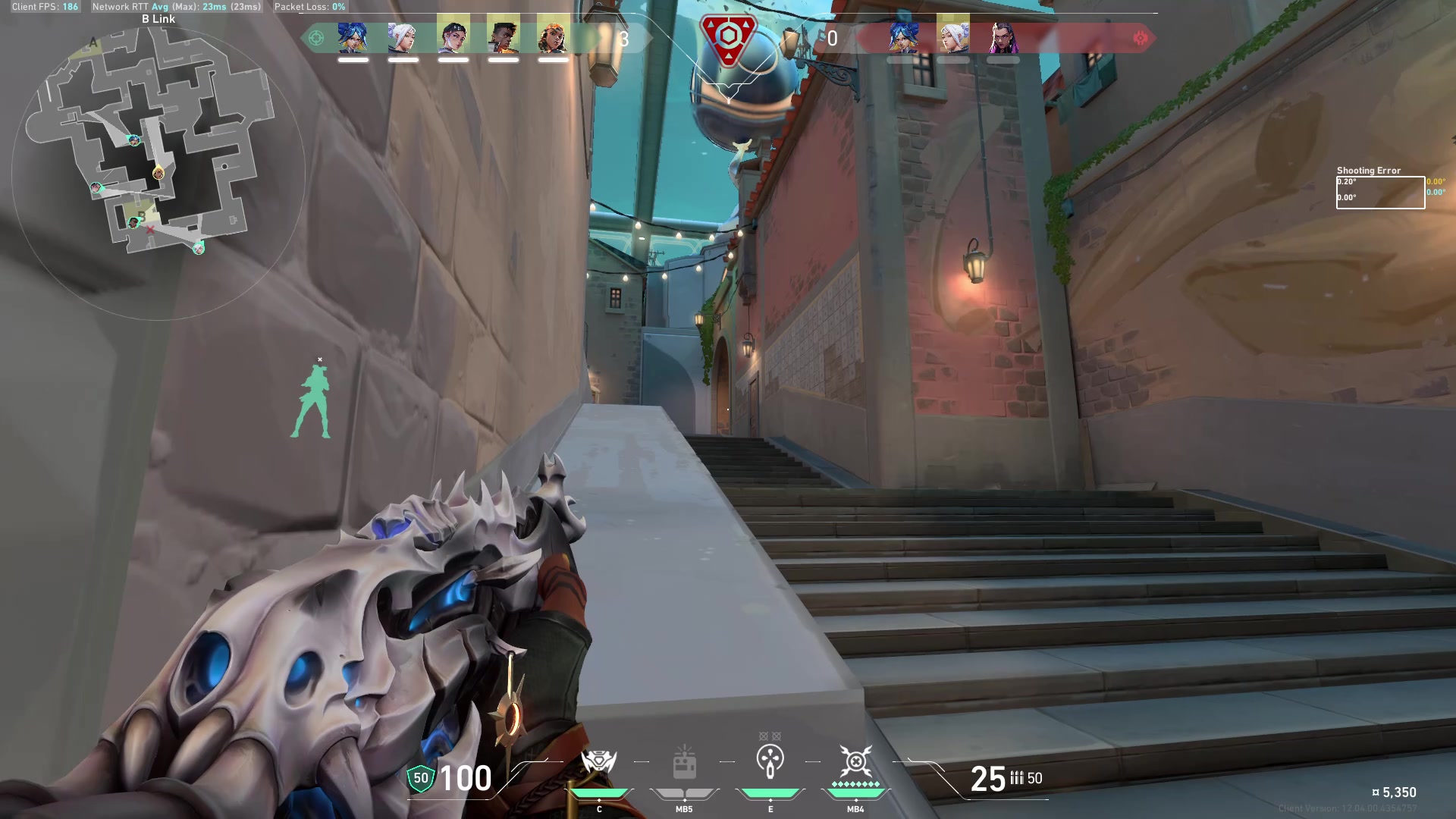Pick the Phoenix teammate portrait
1456x819 pixels.
[x=503, y=37]
